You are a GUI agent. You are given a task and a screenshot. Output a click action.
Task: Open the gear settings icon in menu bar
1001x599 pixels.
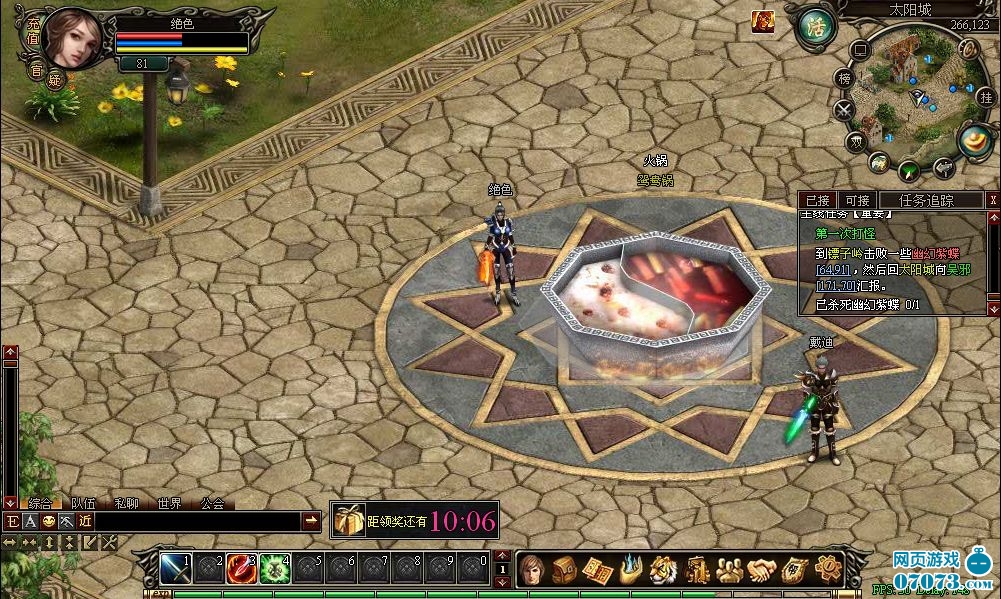click(x=826, y=569)
